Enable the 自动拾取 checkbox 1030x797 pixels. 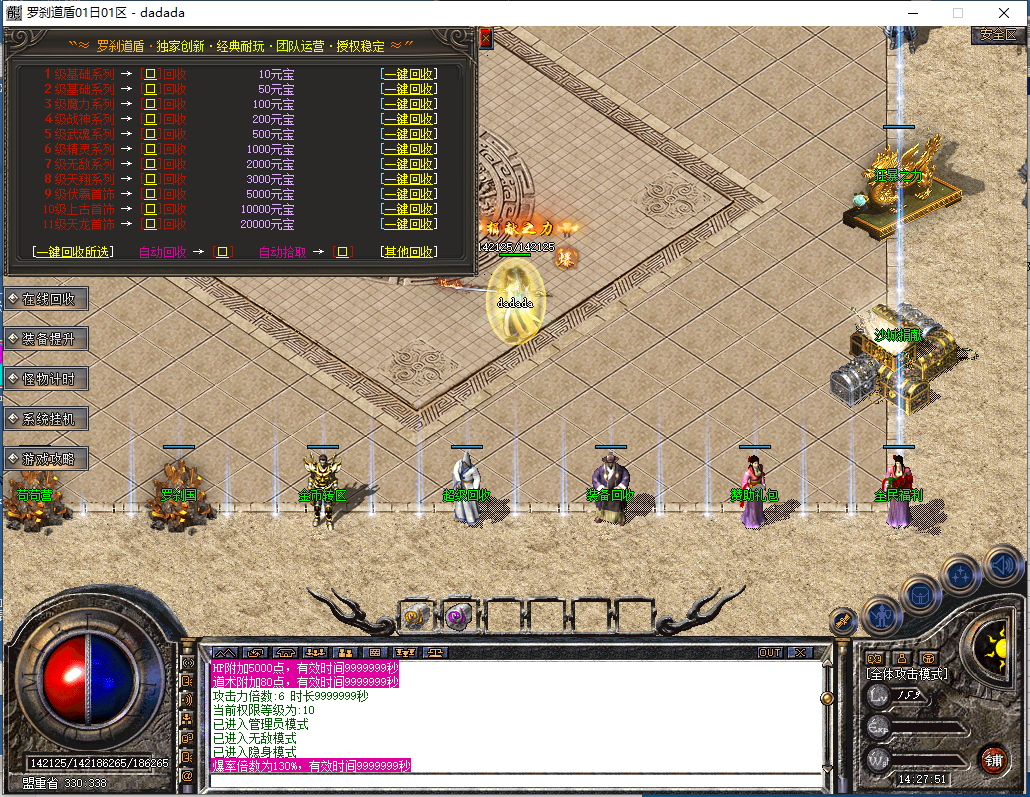[344, 252]
